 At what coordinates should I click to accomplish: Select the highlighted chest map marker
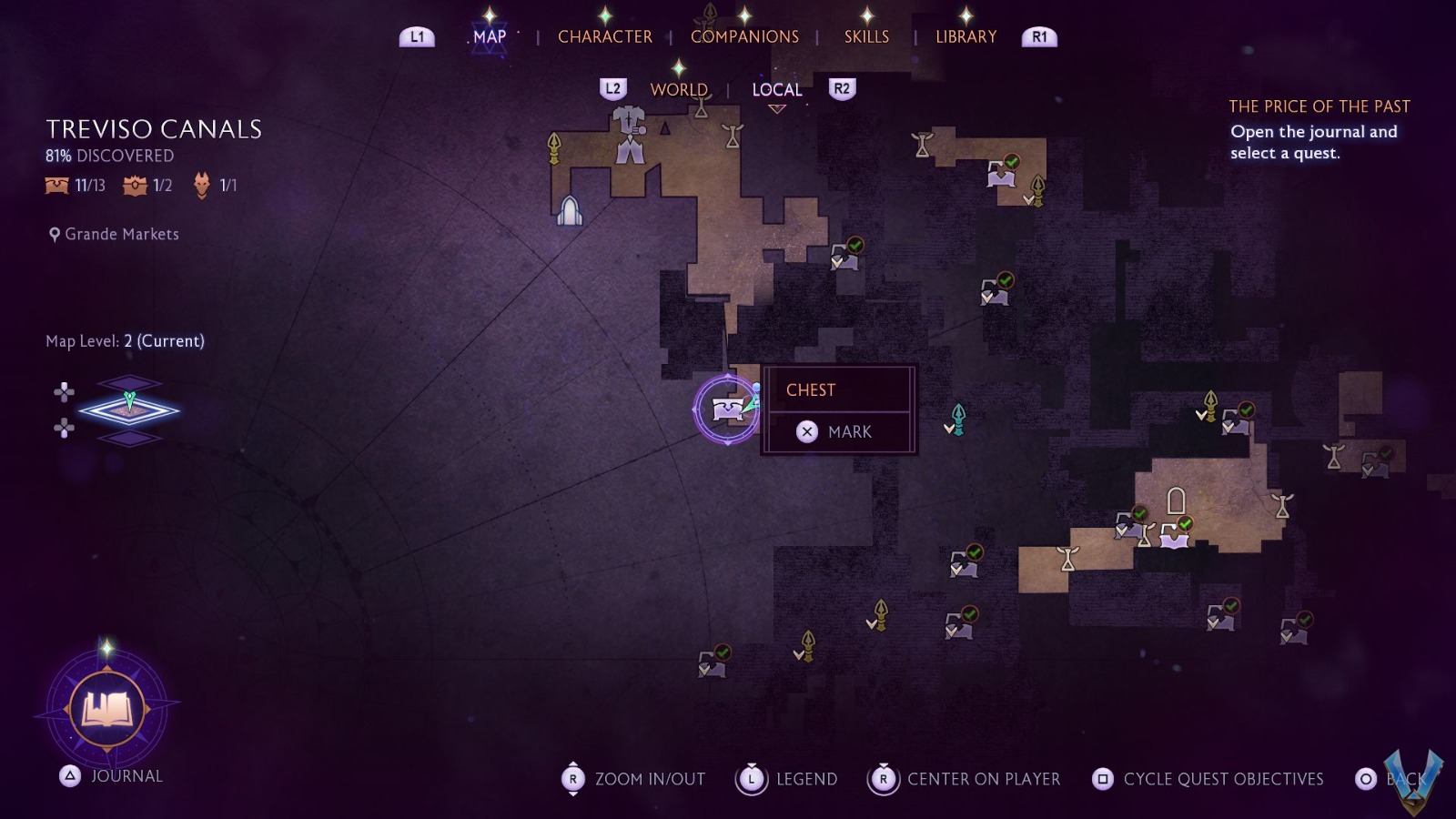[x=727, y=409]
